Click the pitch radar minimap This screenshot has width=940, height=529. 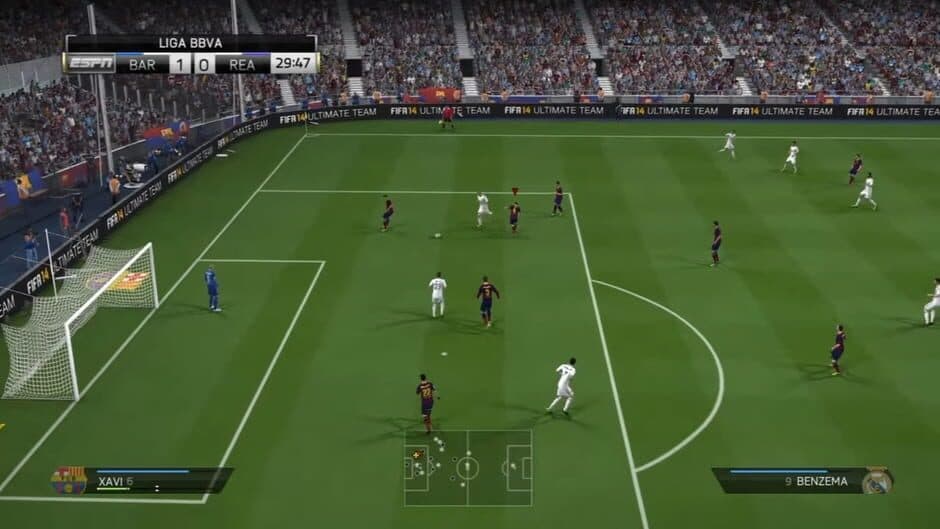467,467
